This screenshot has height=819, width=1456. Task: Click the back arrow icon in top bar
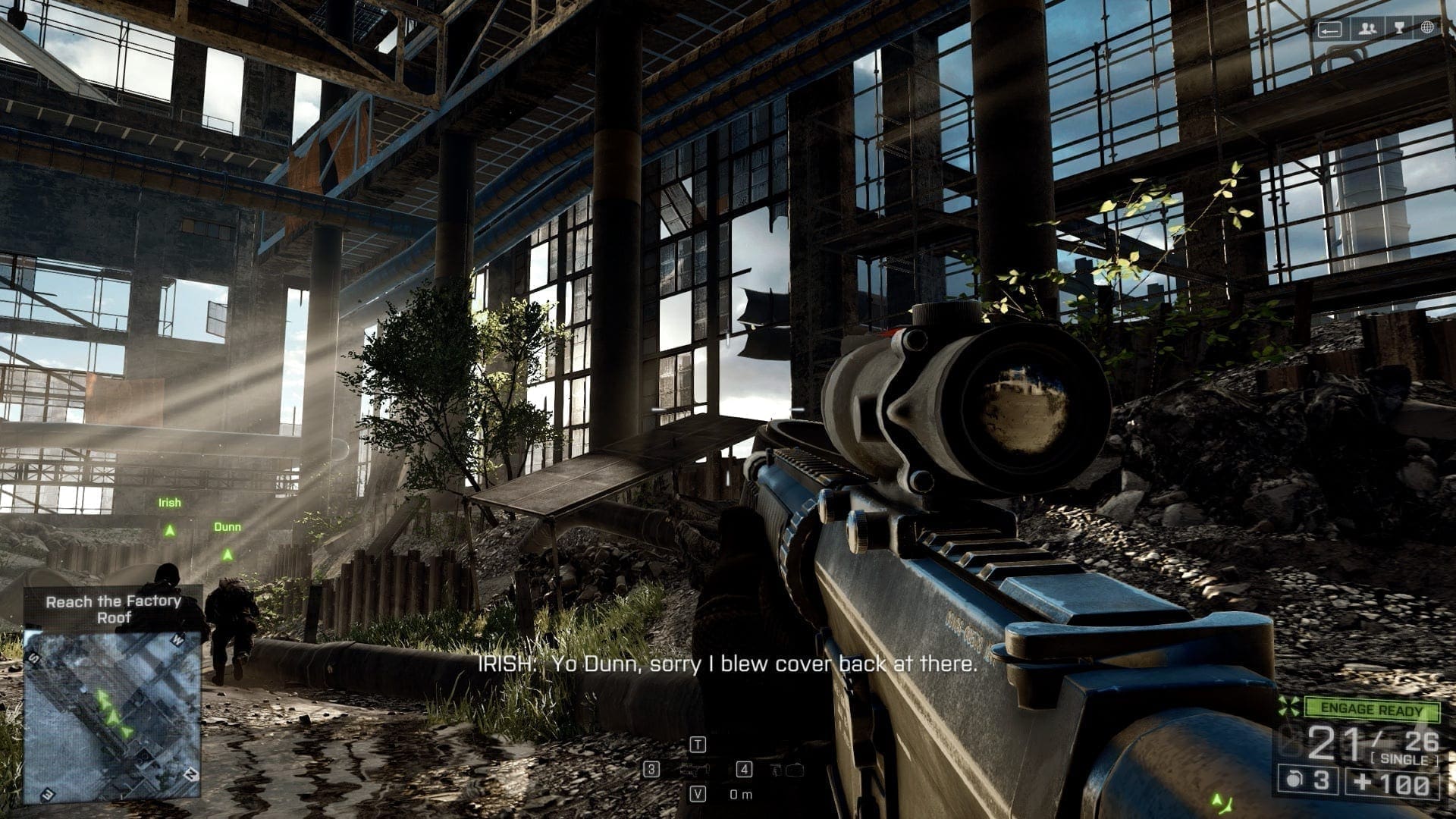pyautogui.click(x=1329, y=30)
